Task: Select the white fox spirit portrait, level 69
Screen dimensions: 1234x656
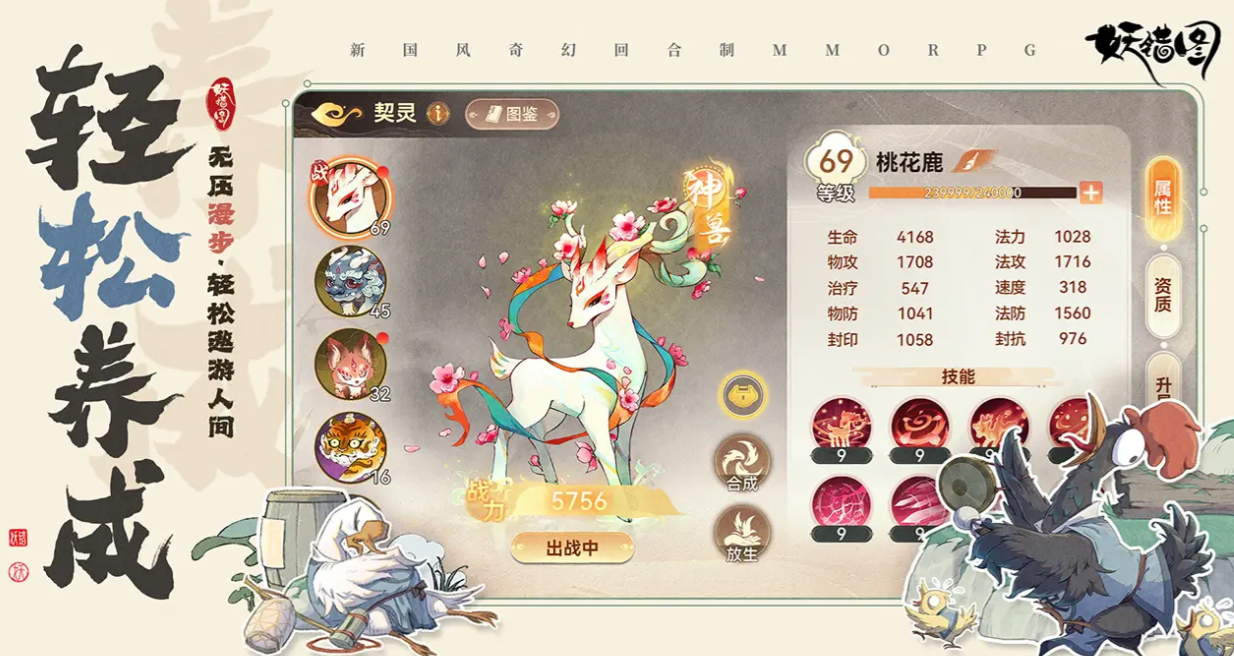Action: pos(349,194)
